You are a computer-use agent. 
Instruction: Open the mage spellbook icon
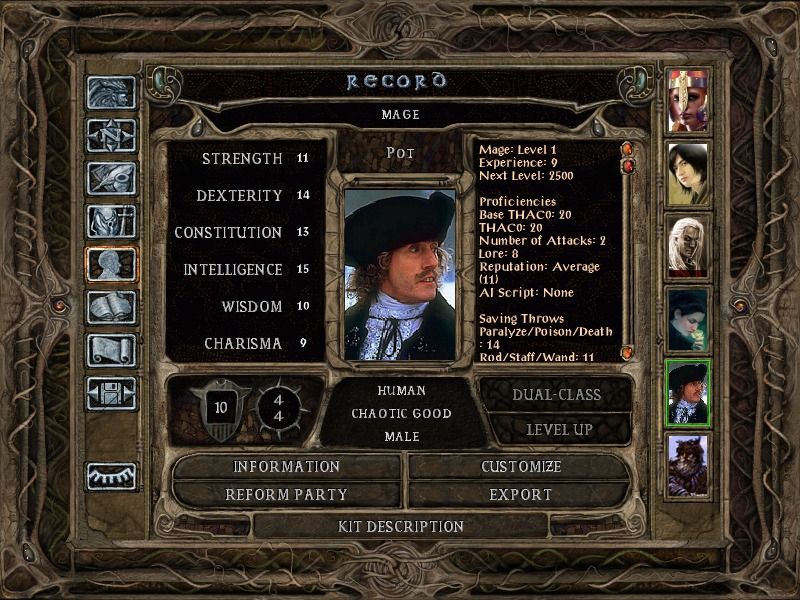tap(111, 307)
